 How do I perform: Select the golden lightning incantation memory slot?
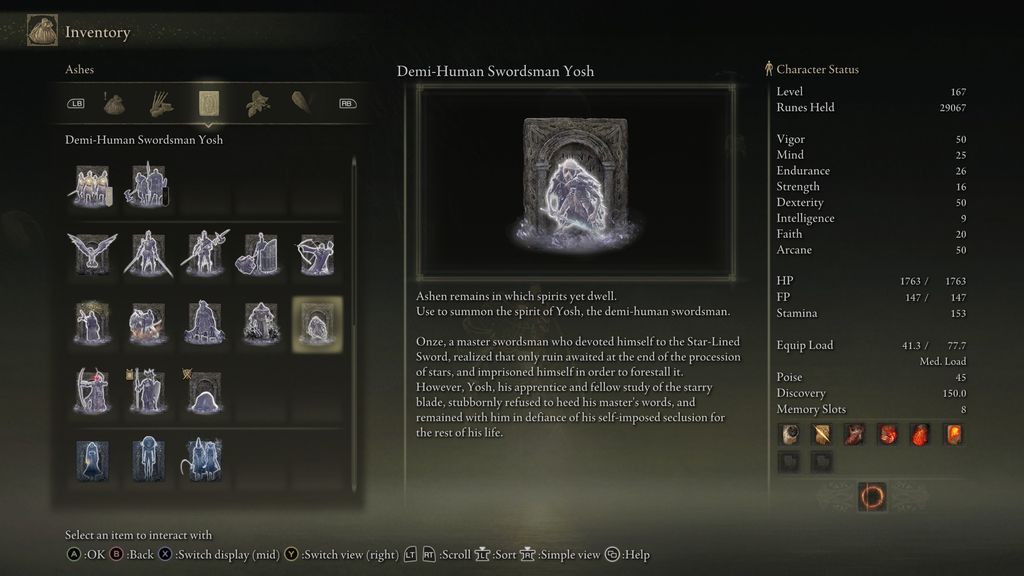point(822,434)
